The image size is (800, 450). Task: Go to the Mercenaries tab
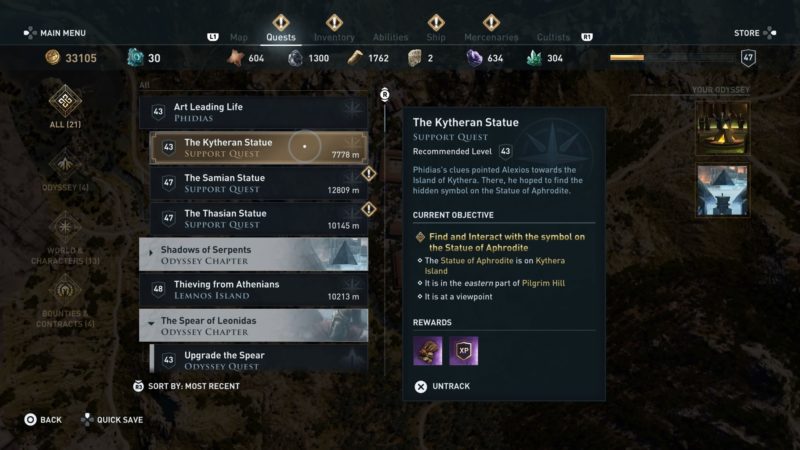[x=491, y=38]
